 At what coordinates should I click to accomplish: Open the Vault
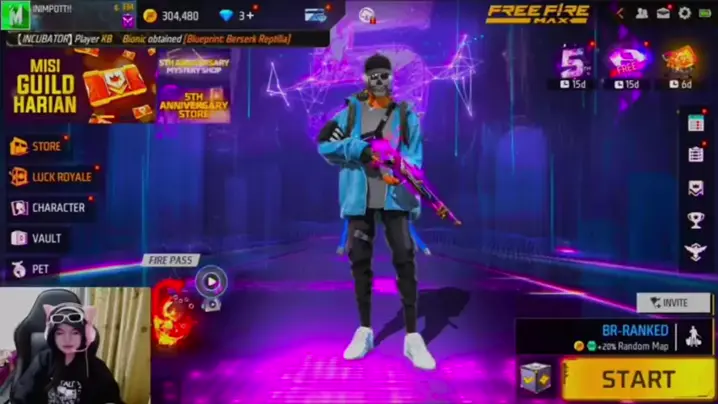[x=38, y=239]
